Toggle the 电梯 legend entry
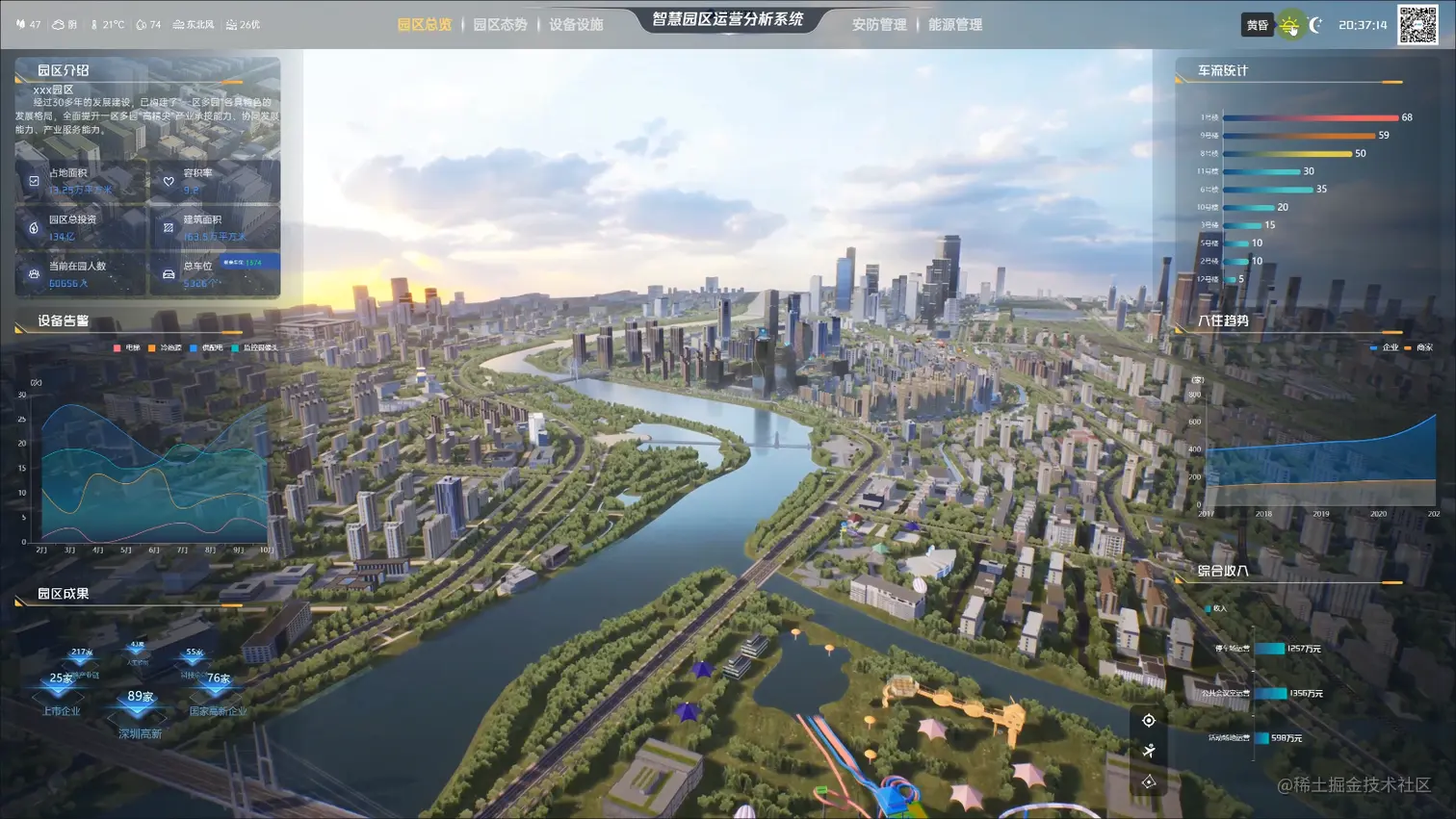 [x=126, y=348]
